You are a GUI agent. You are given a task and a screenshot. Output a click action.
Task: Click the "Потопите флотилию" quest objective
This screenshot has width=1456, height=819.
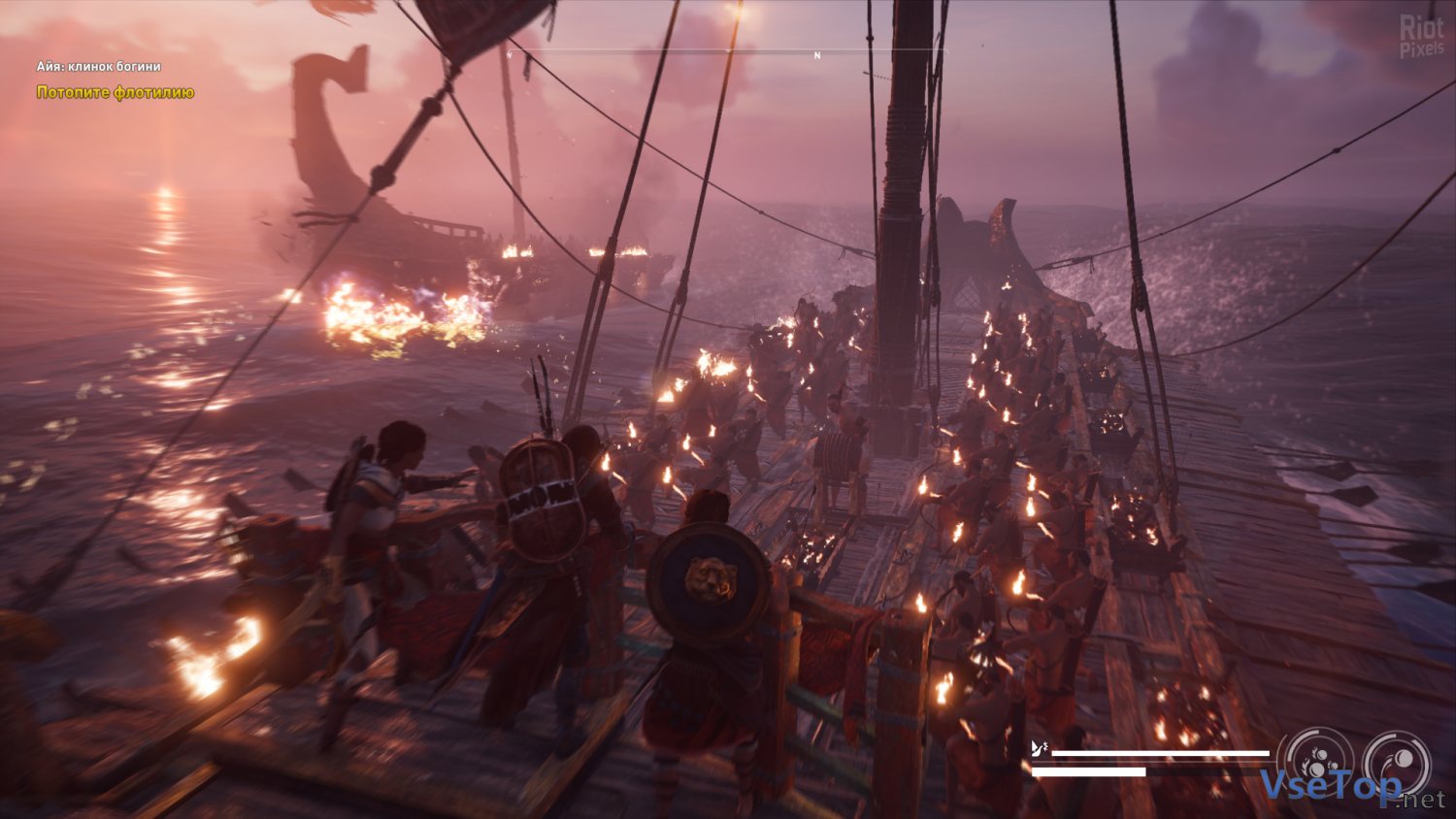click(x=116, y=92)
